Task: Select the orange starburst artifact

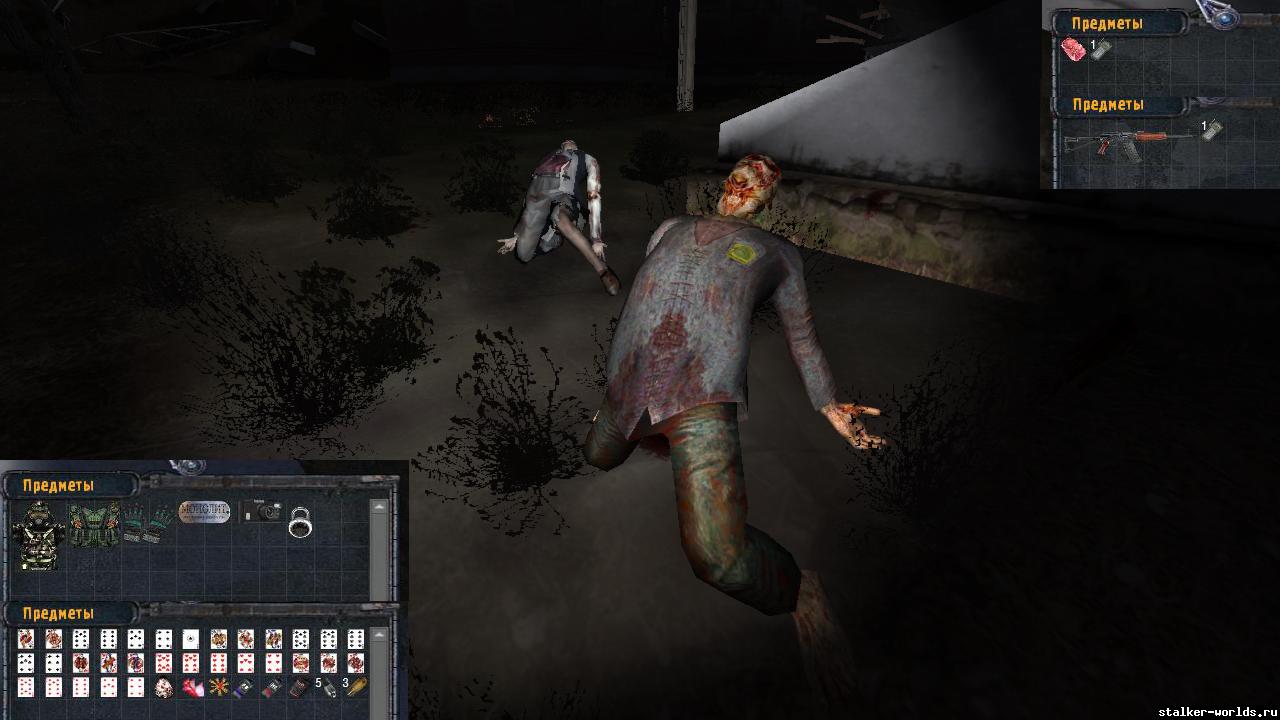Action: pyautogui.click(x=217, y=688)
